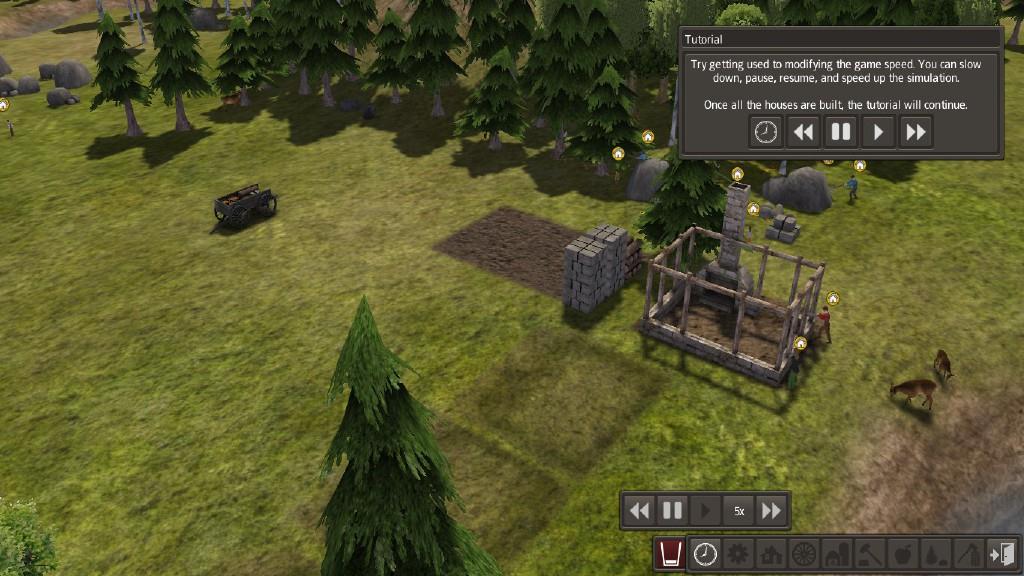Open the barn and silo storage menu
The width and height of the screenshot is (1024, 576).
(x=836, y=553)
